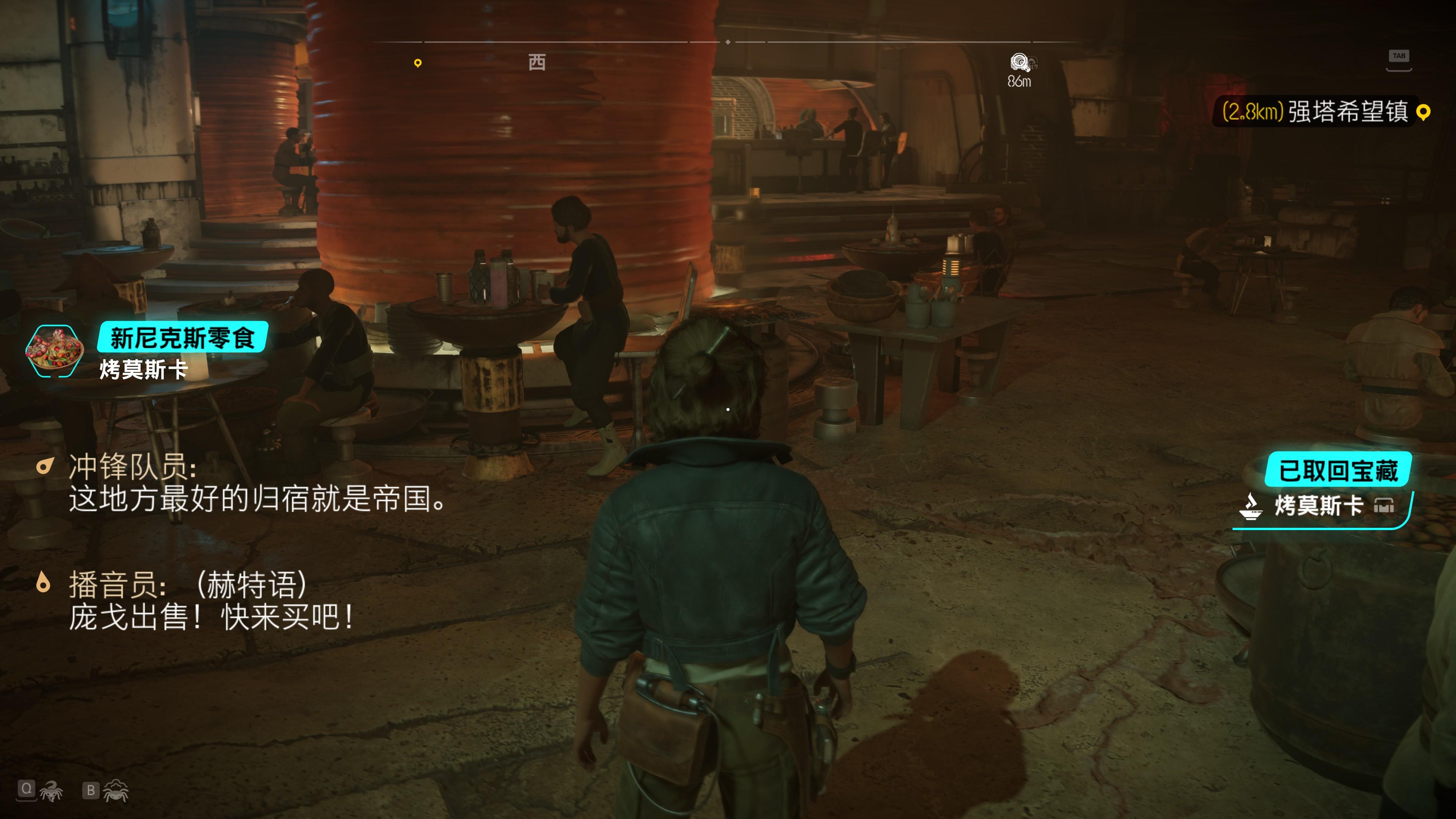Open the 烤莫斯卡 food dish icon
Viewport: 1456px width, 819px height.
54,351
